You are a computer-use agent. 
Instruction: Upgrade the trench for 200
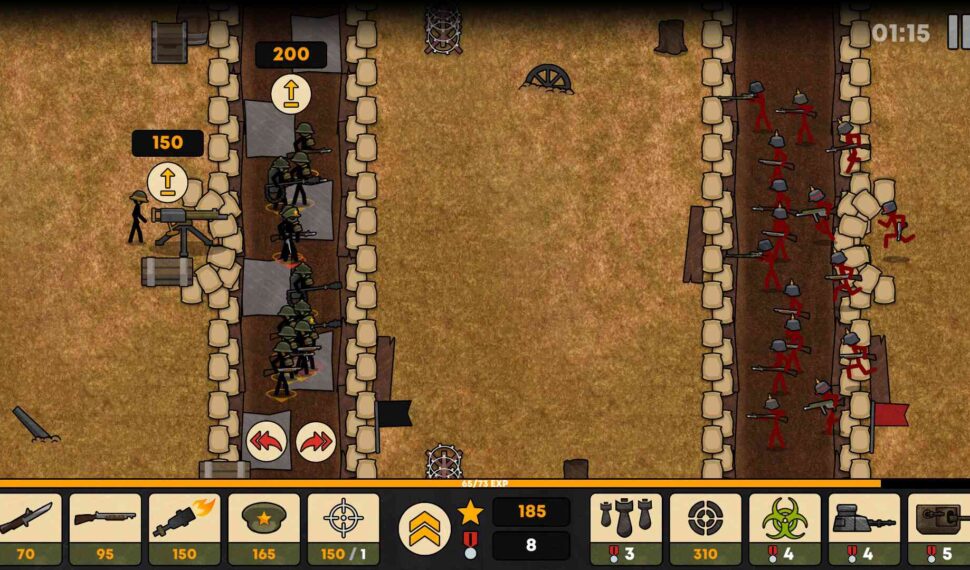[291, 93]
